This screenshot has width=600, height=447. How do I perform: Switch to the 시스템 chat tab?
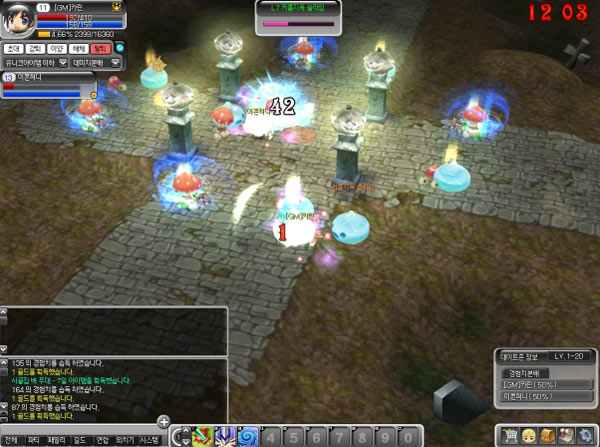tap(149, 440)
